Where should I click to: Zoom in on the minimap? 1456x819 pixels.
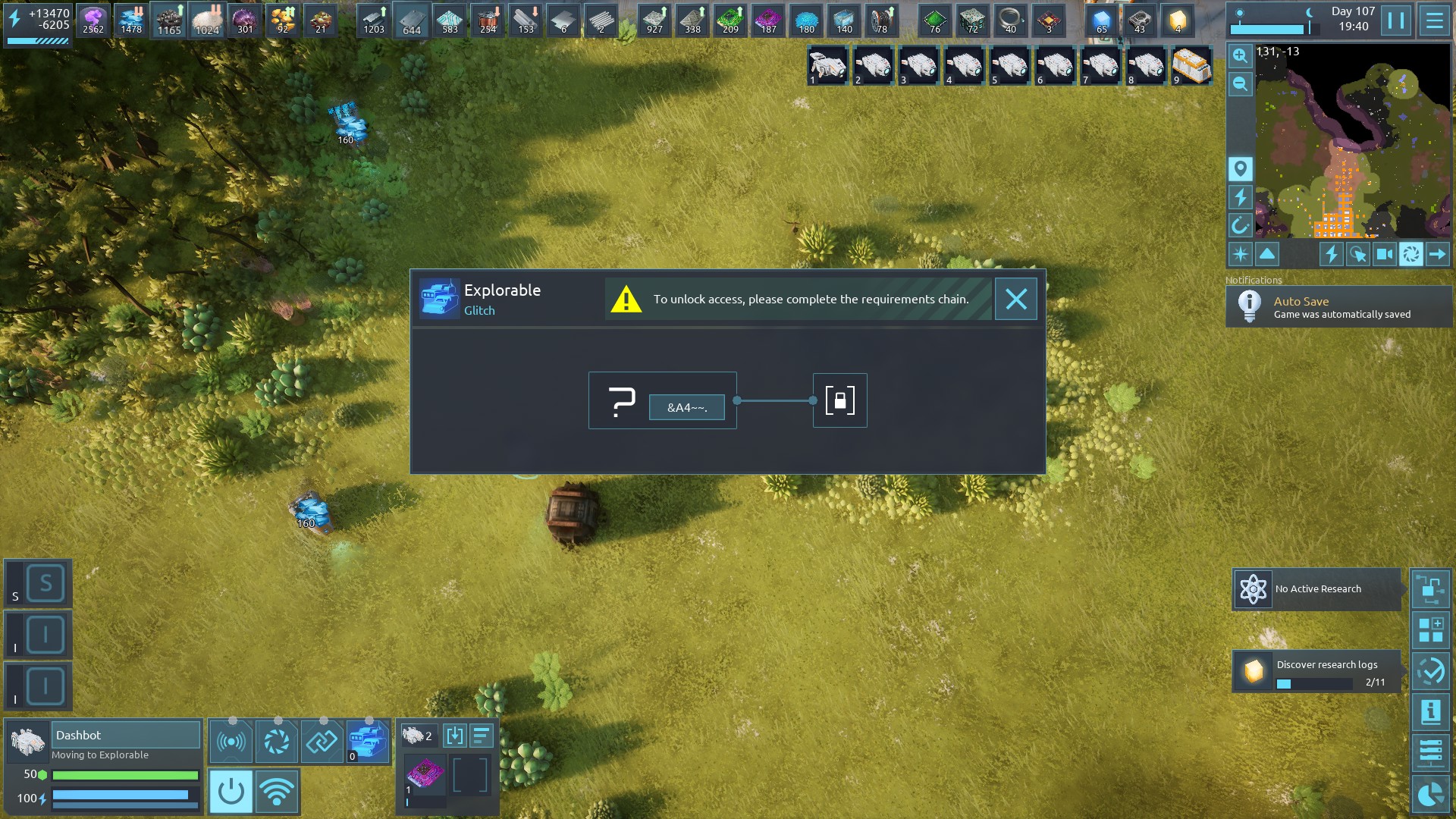1240,55
